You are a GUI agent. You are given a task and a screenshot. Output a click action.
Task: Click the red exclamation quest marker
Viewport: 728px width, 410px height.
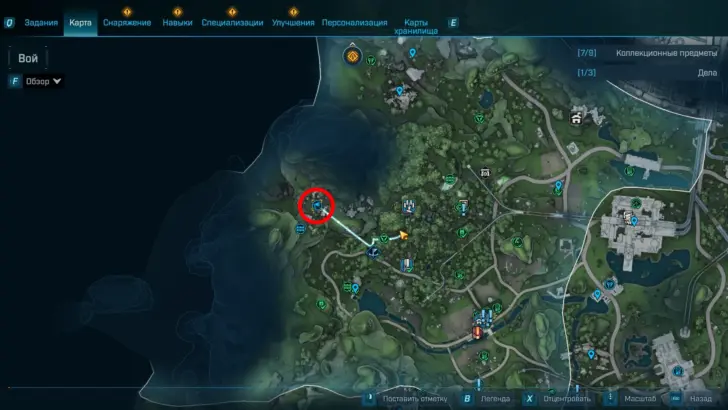point(478,333)
